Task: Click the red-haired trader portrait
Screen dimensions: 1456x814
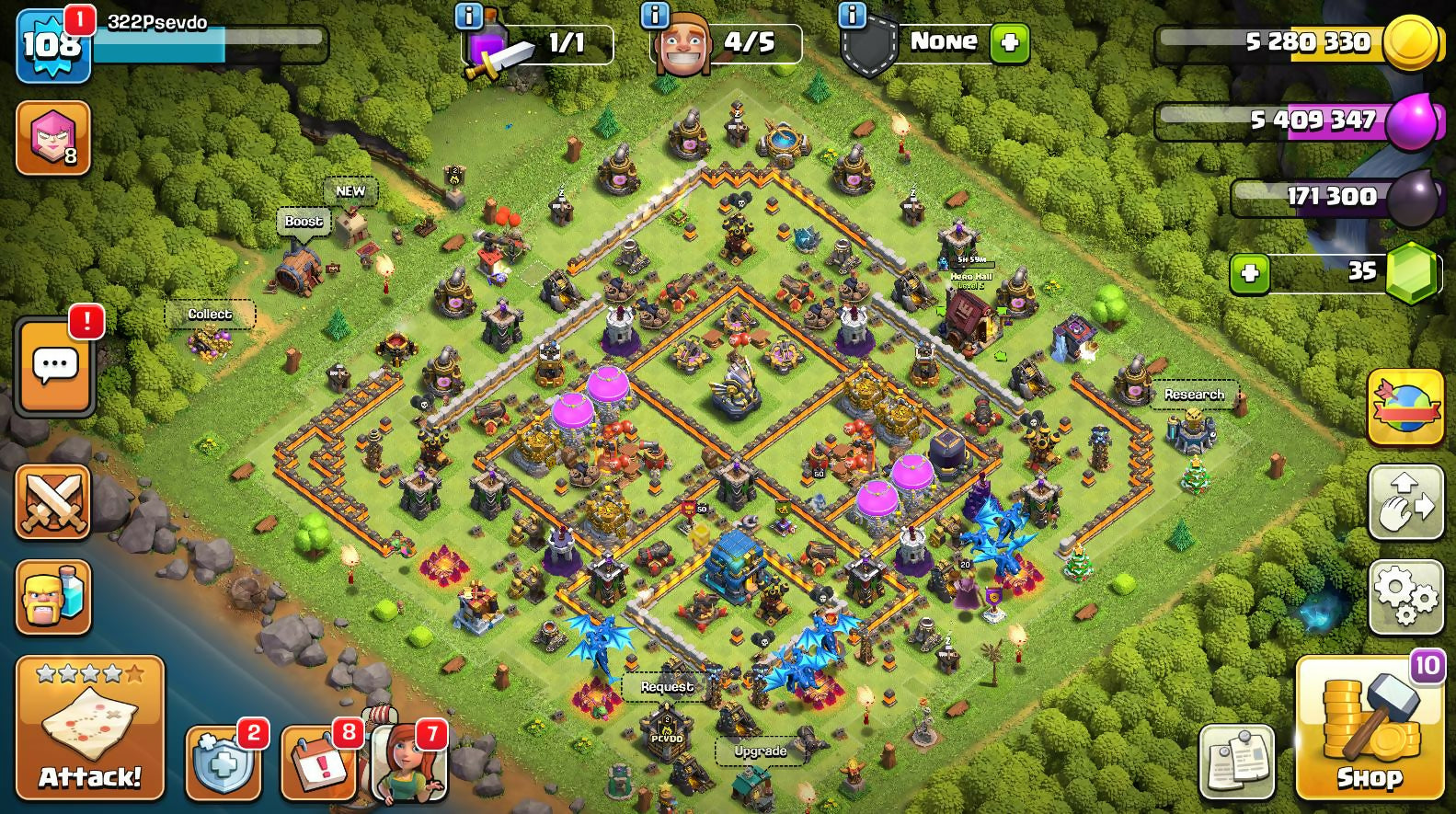Action: [409, 762]
